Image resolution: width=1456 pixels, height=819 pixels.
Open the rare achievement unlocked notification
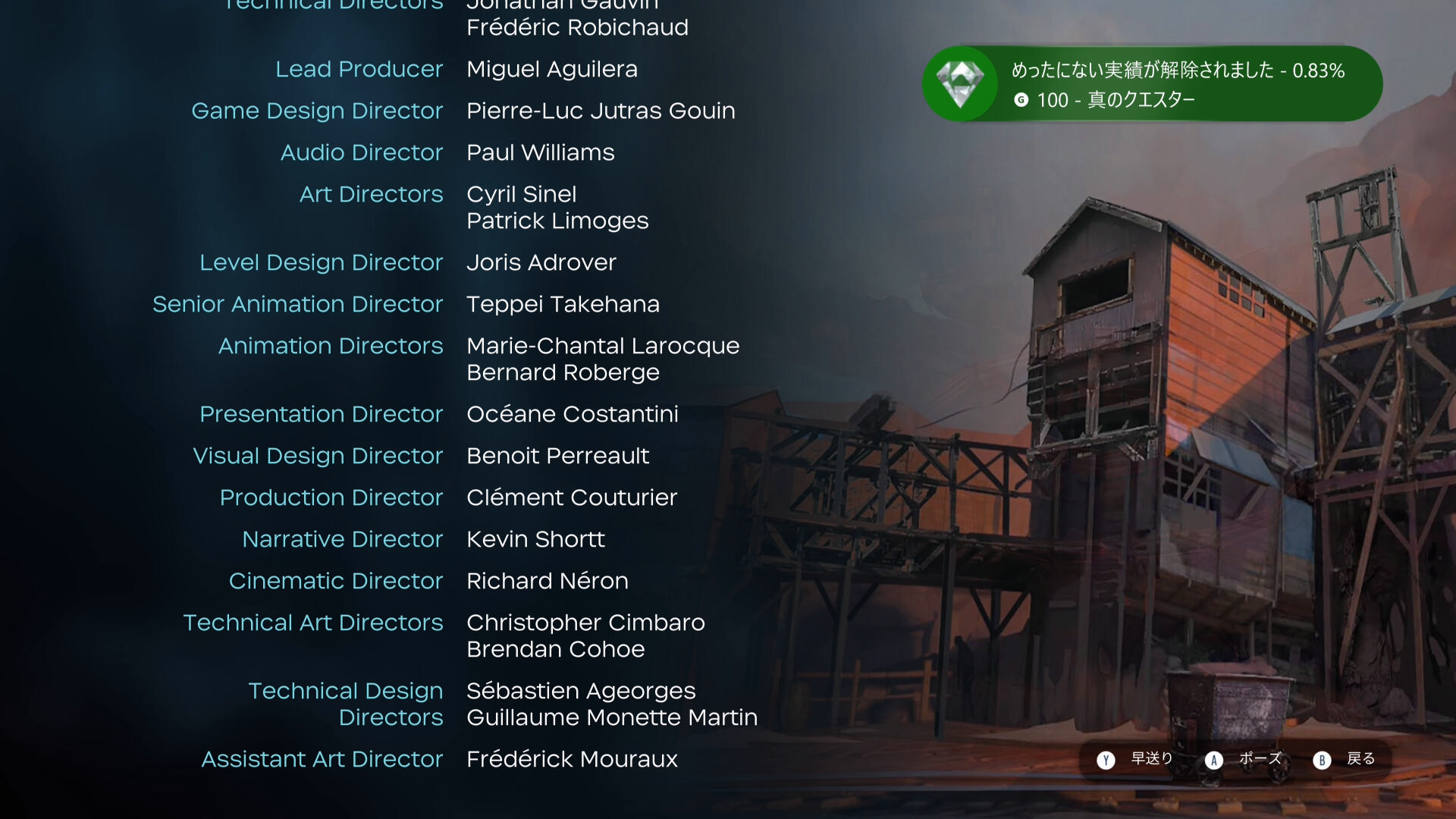coord(1151,84)
